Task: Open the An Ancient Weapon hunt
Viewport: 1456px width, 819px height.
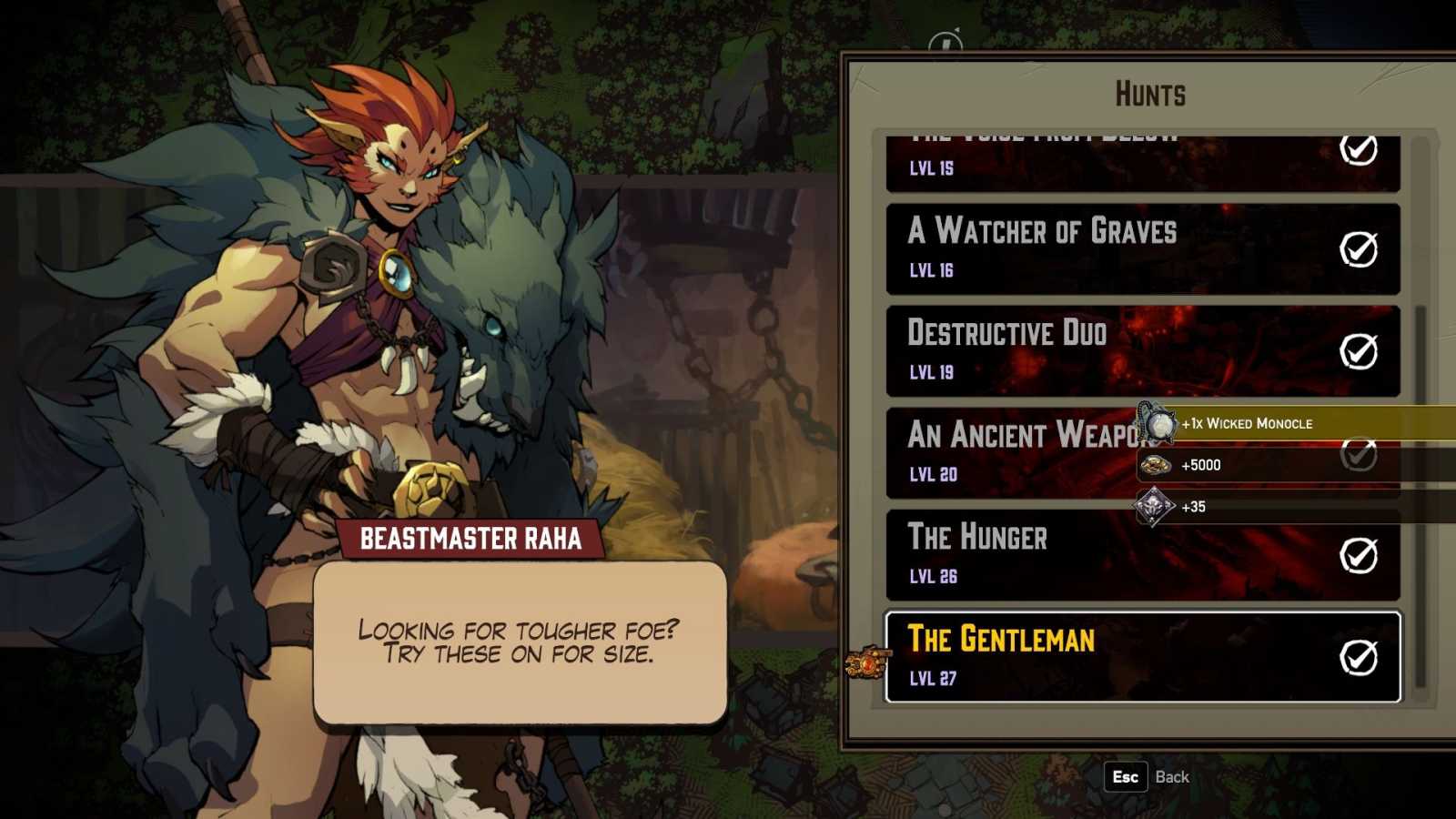Action: (x=1010, y=452)
